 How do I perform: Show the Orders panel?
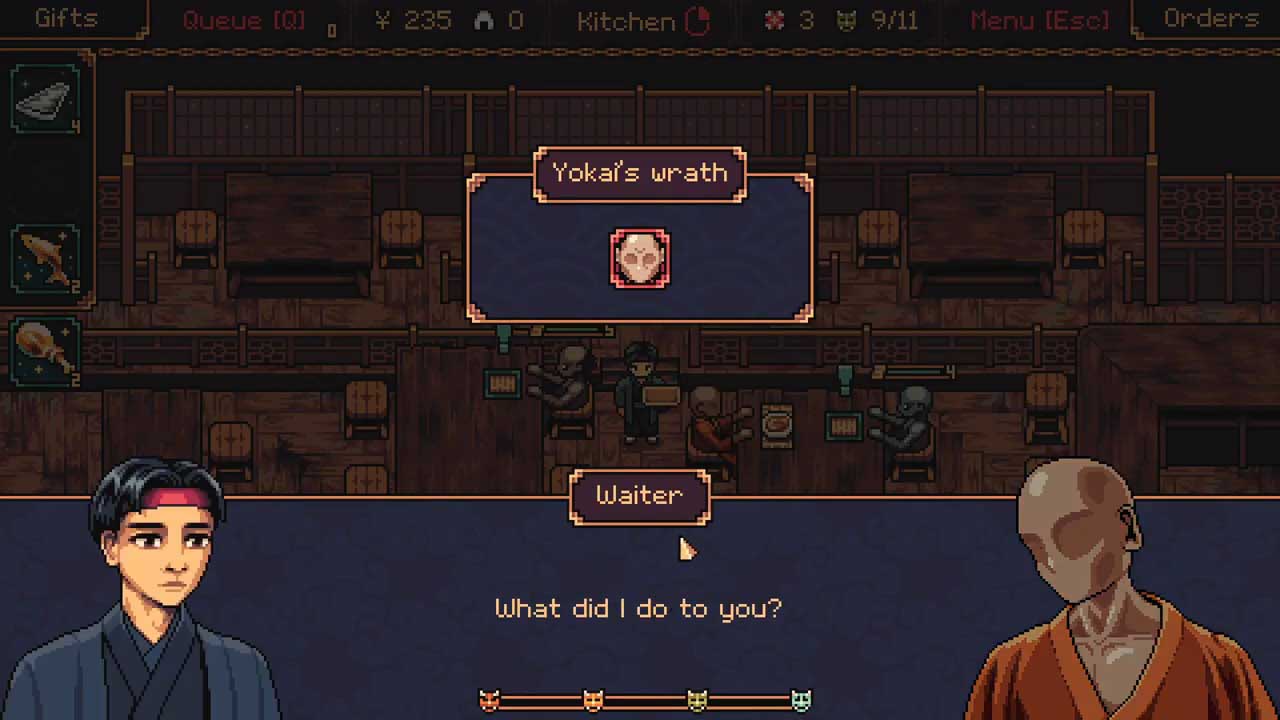tap(1210, 19)
